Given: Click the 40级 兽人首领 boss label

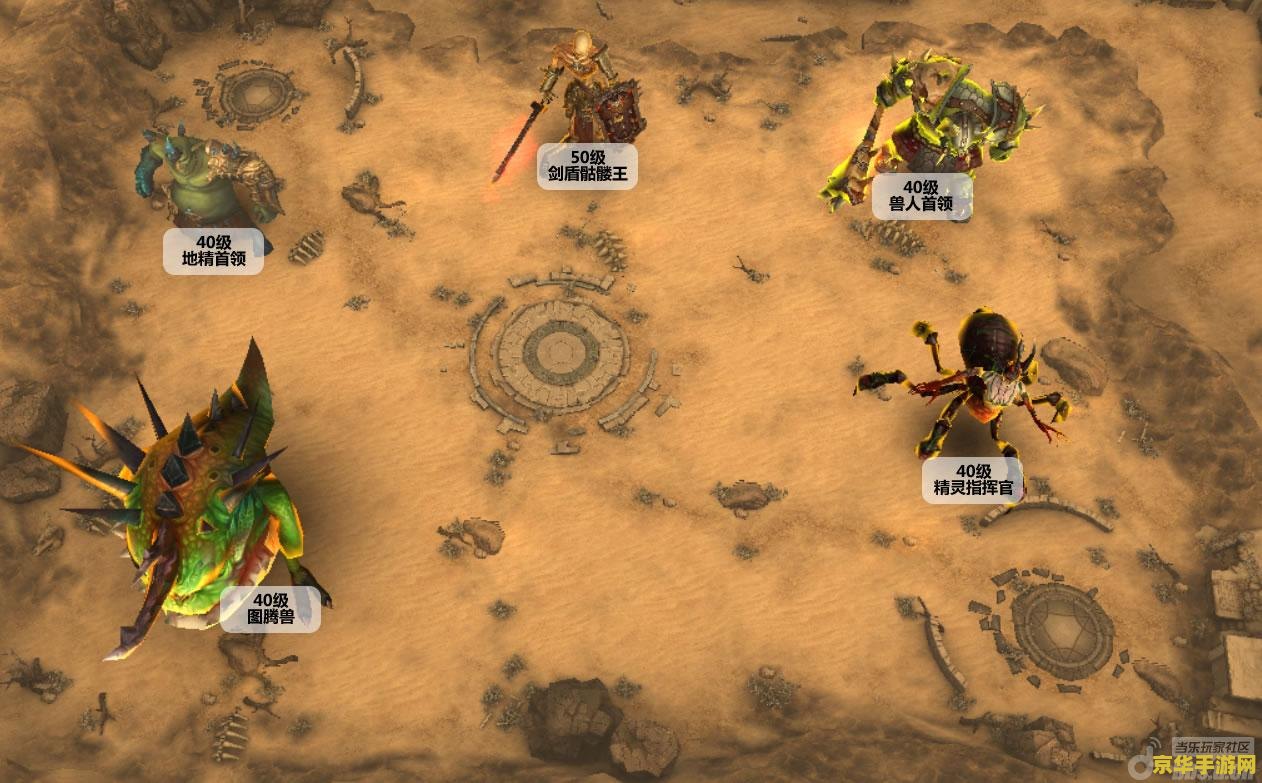Looking at the screenshot, I should 920,196.
